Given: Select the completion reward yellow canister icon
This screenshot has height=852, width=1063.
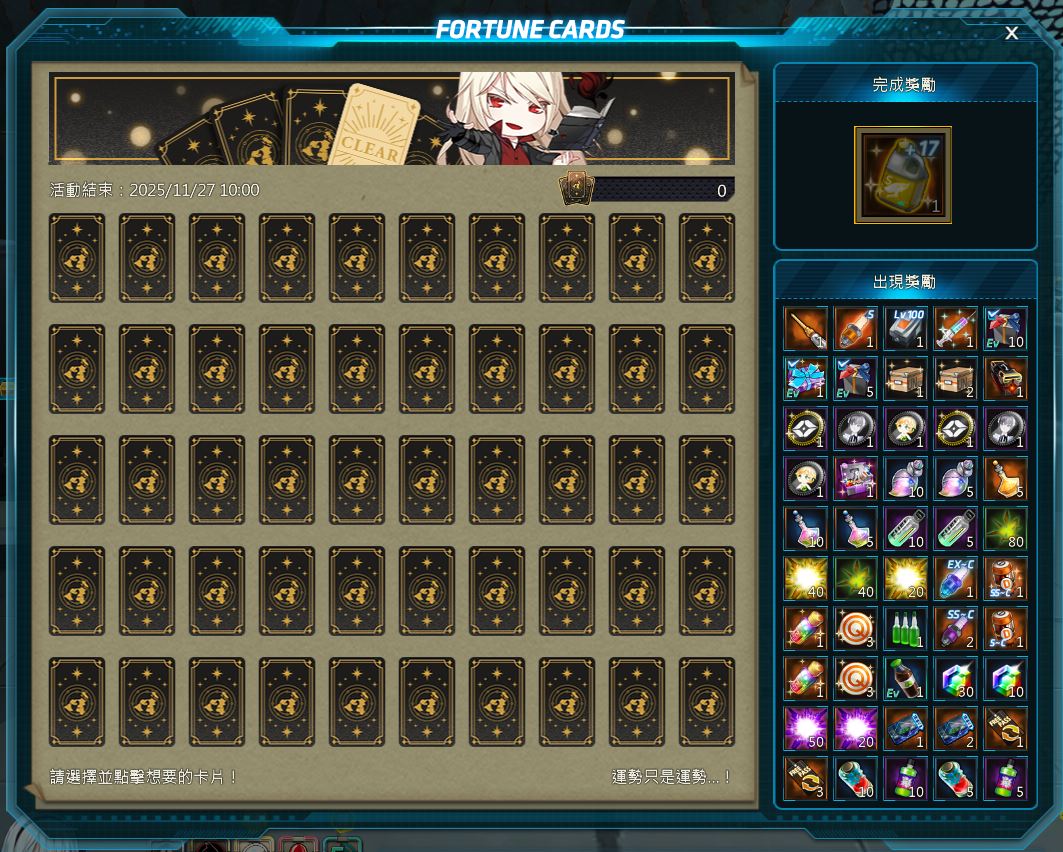Looking at the screenshot, I should pos(902,175).
